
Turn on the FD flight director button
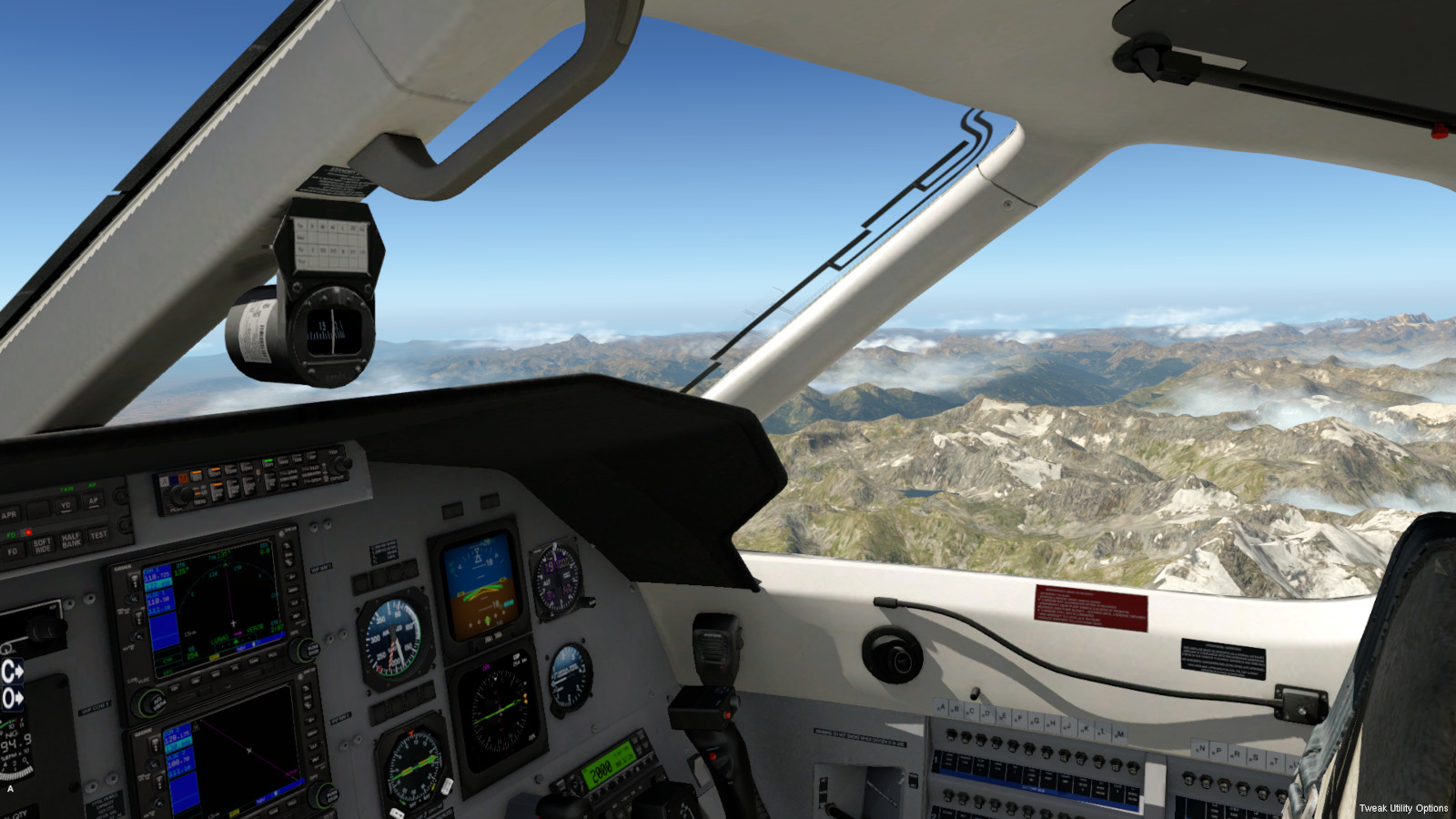pos(13,551)
